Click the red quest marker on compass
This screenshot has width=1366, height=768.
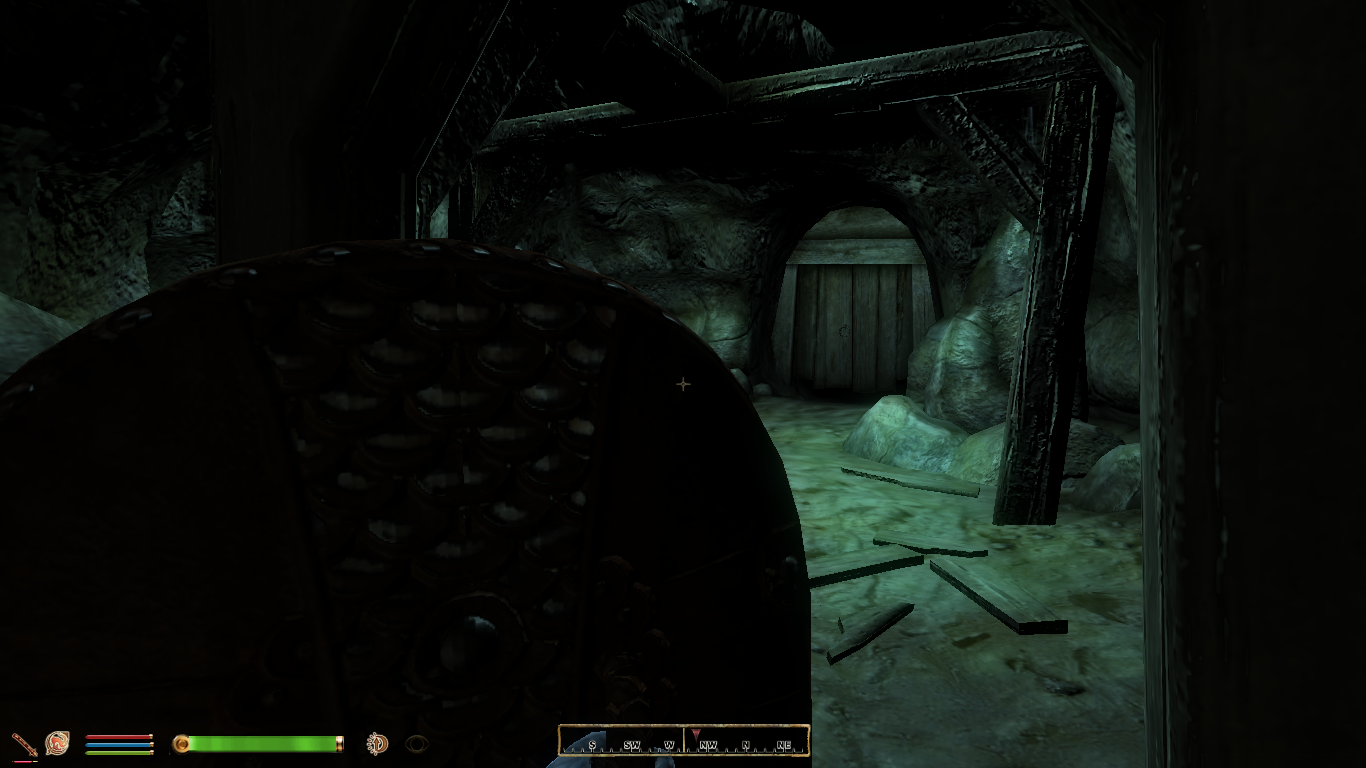coord(696,734)
